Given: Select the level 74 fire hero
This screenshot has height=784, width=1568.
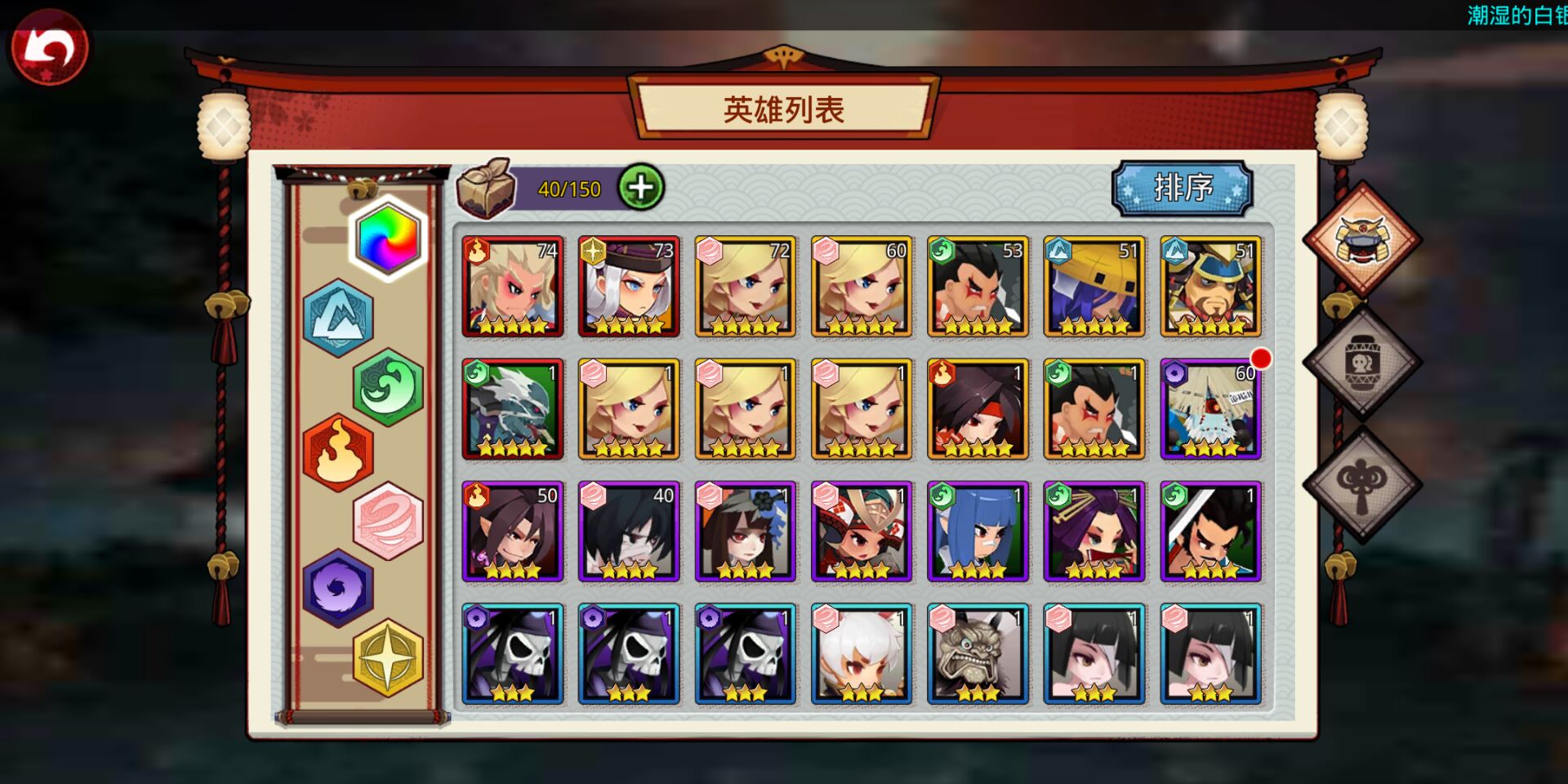Looking at the screenshot, I should [x=513, y=287].
